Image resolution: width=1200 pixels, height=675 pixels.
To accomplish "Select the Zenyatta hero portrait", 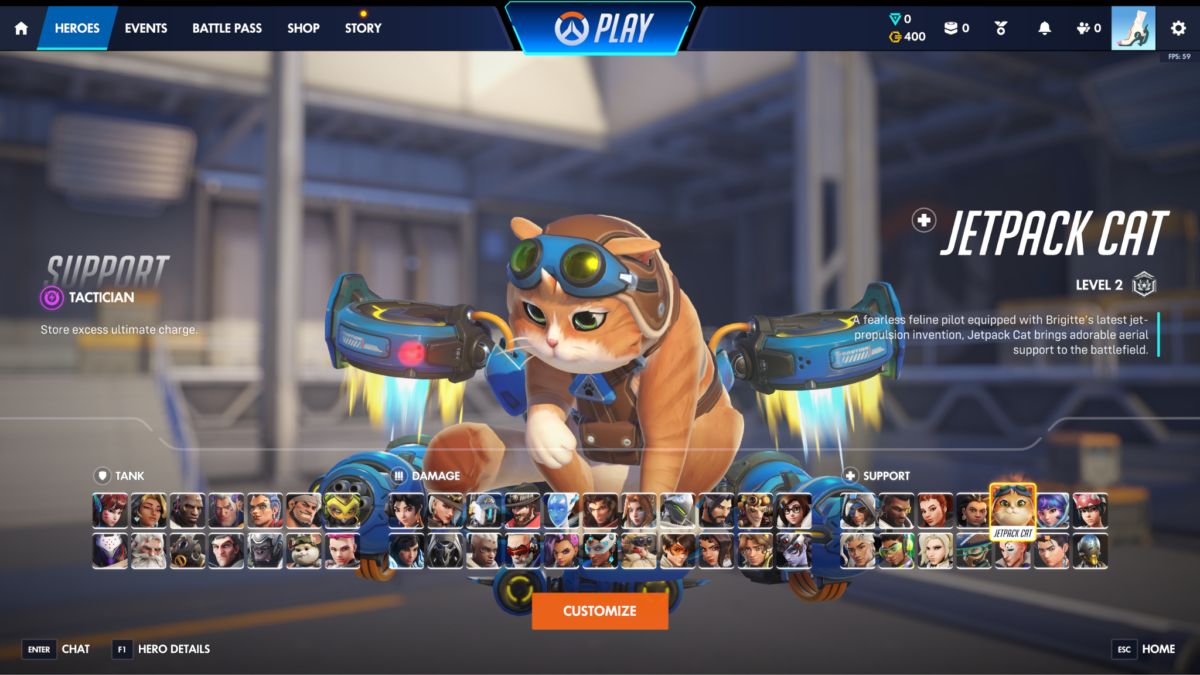I will (1090, 550).
